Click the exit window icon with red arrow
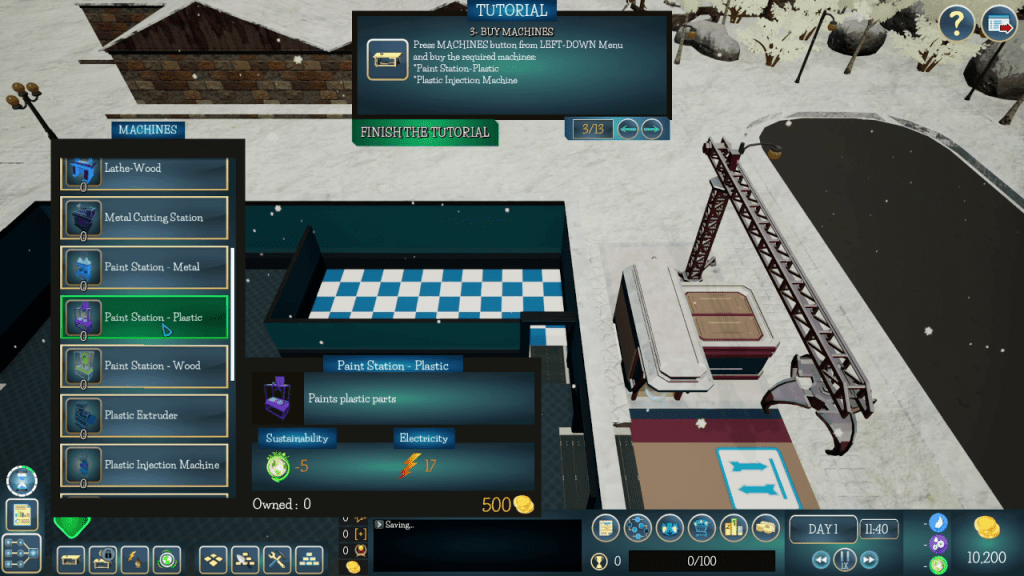The image size is (1024, 576). pos(998,22)
